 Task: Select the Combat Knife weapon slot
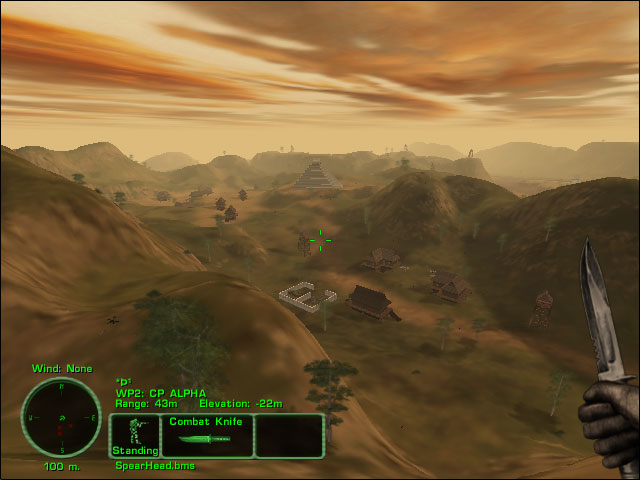click(x=206, y=436)
